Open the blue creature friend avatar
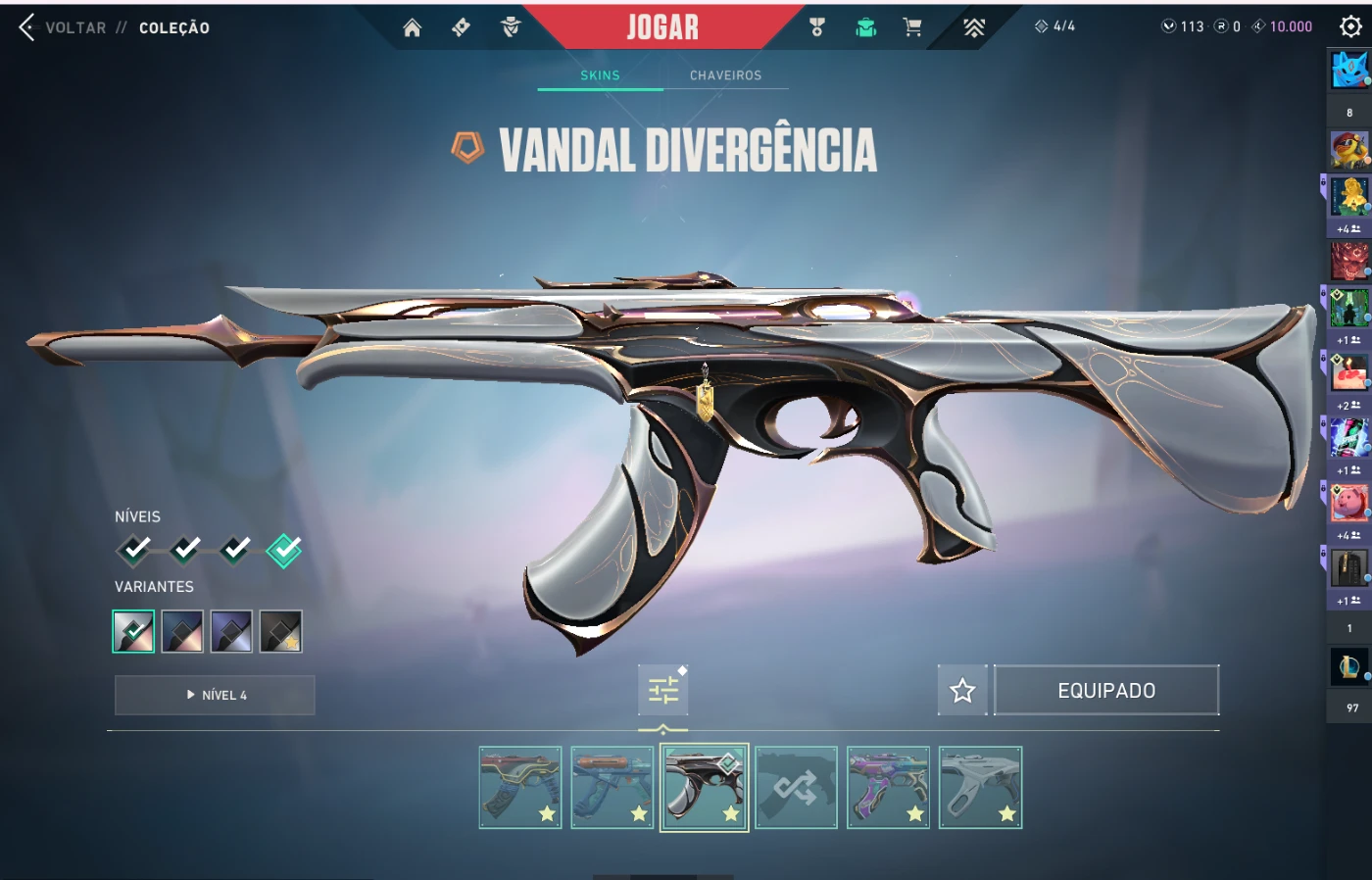The image size is (1372, 880). coord(1348,71)
